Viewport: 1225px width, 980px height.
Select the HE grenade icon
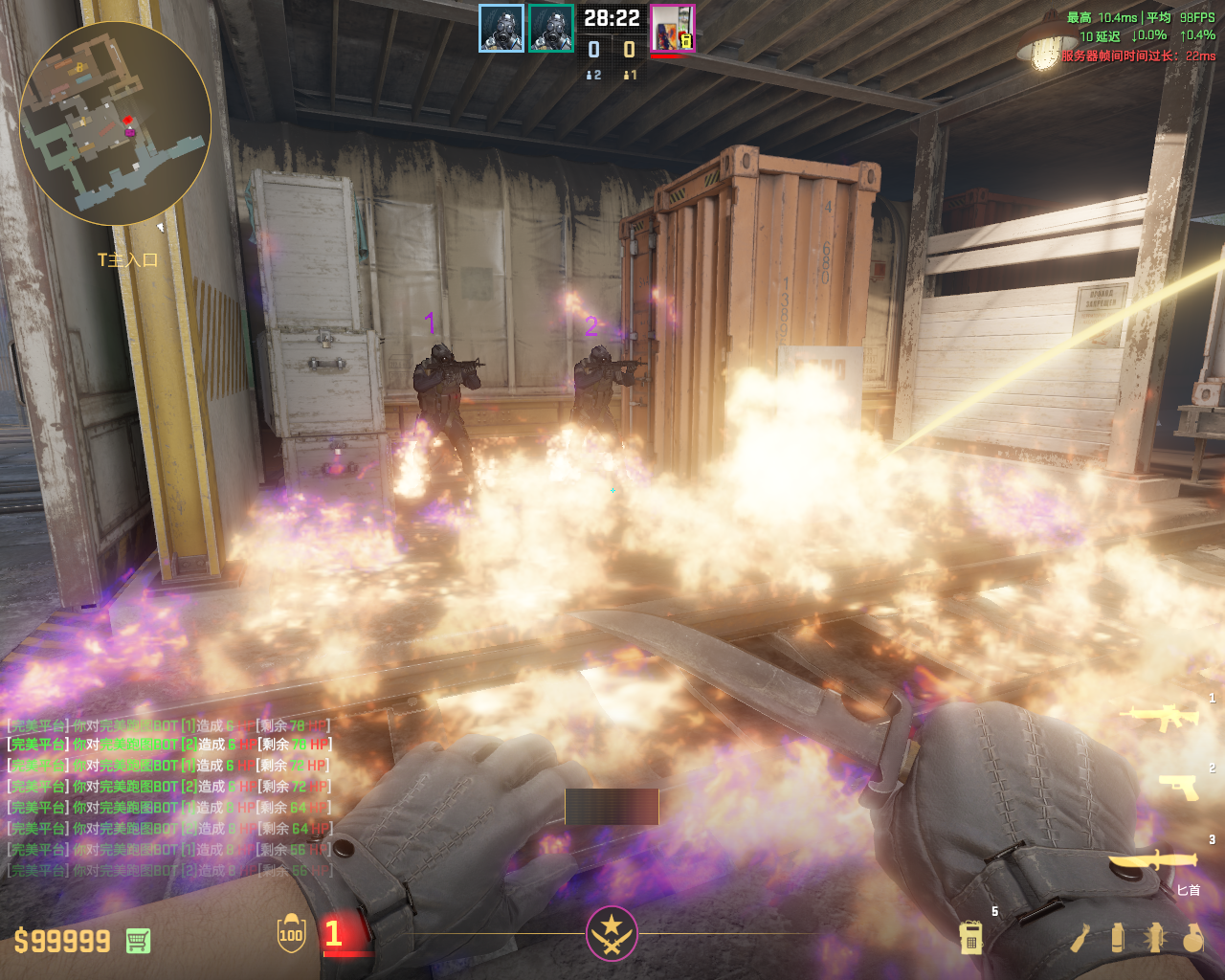1192,937
